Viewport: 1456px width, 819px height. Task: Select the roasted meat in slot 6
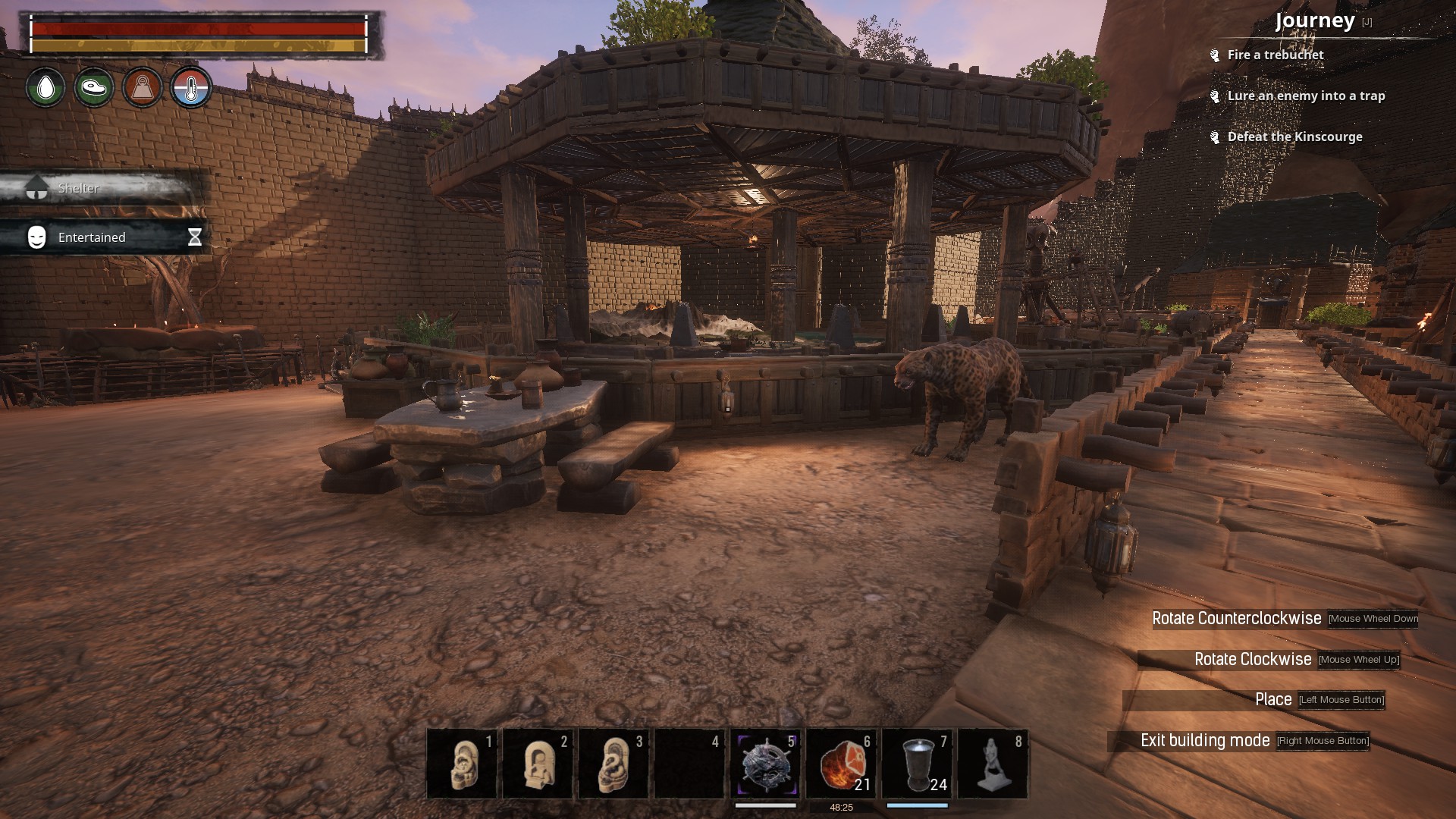(841, 764)
